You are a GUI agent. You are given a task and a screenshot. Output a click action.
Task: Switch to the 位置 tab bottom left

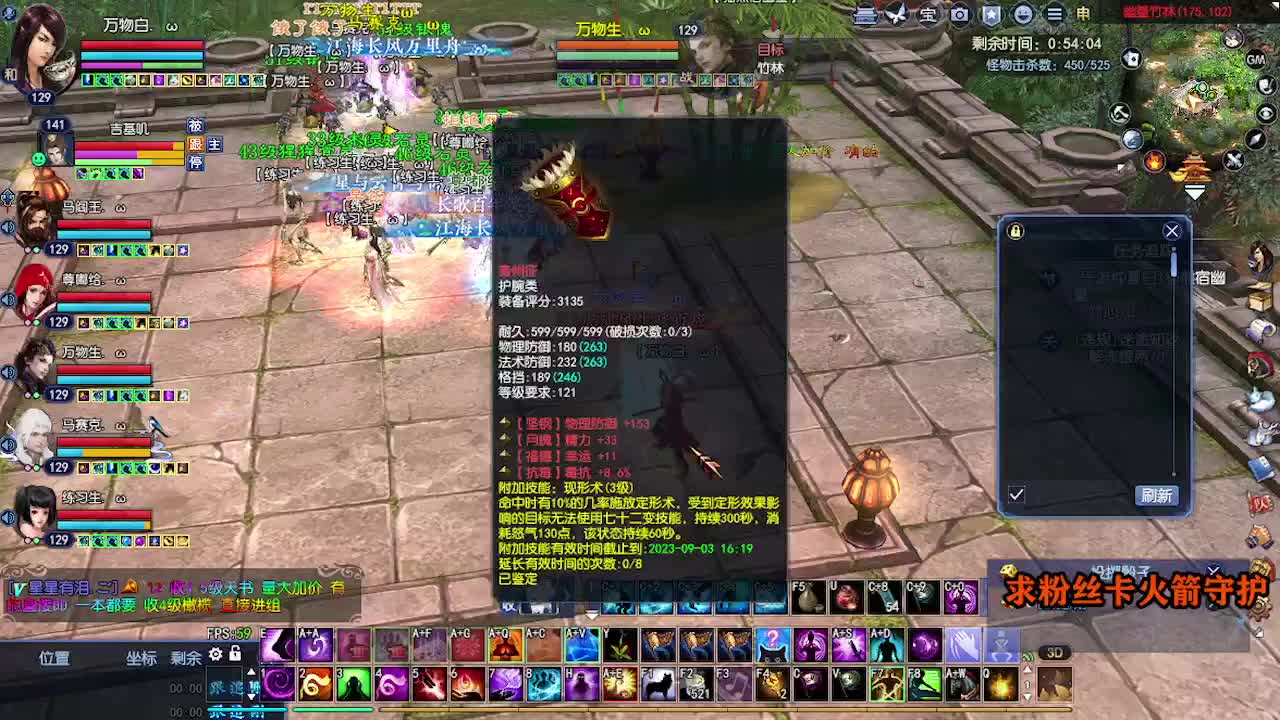coord(55,658)
